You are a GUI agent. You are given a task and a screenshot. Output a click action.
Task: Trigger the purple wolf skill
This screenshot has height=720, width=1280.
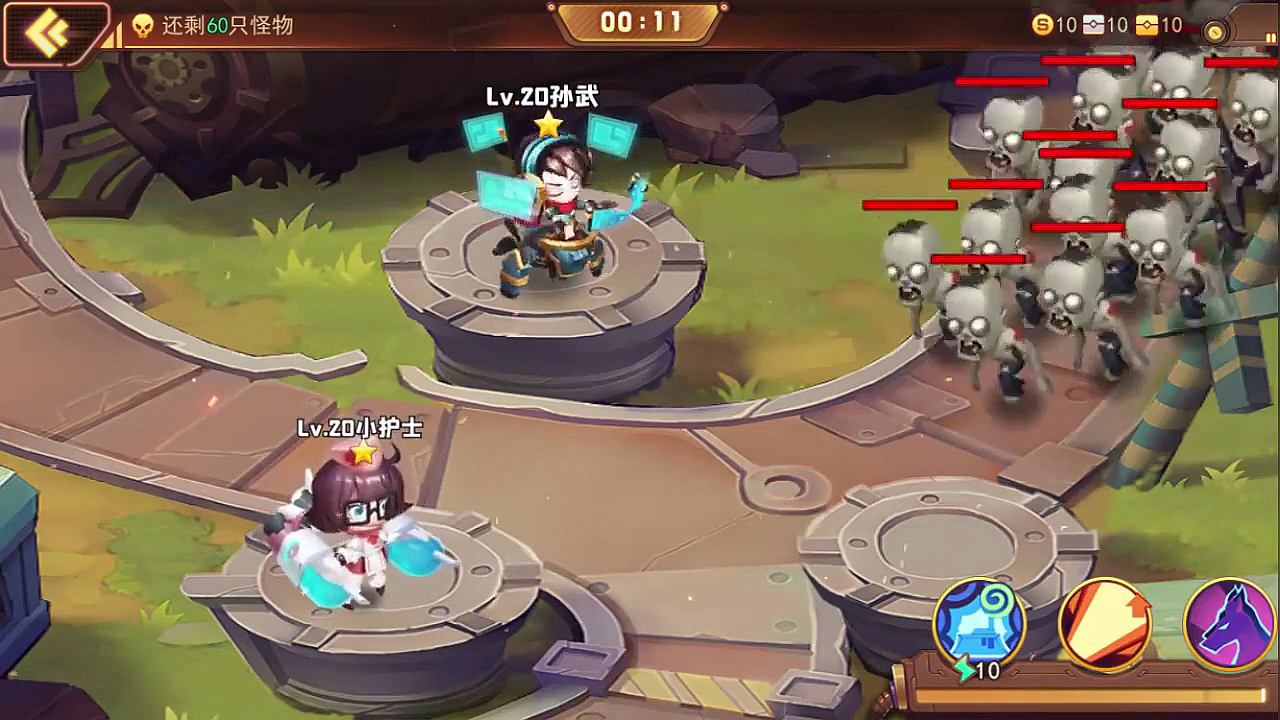1228,624
